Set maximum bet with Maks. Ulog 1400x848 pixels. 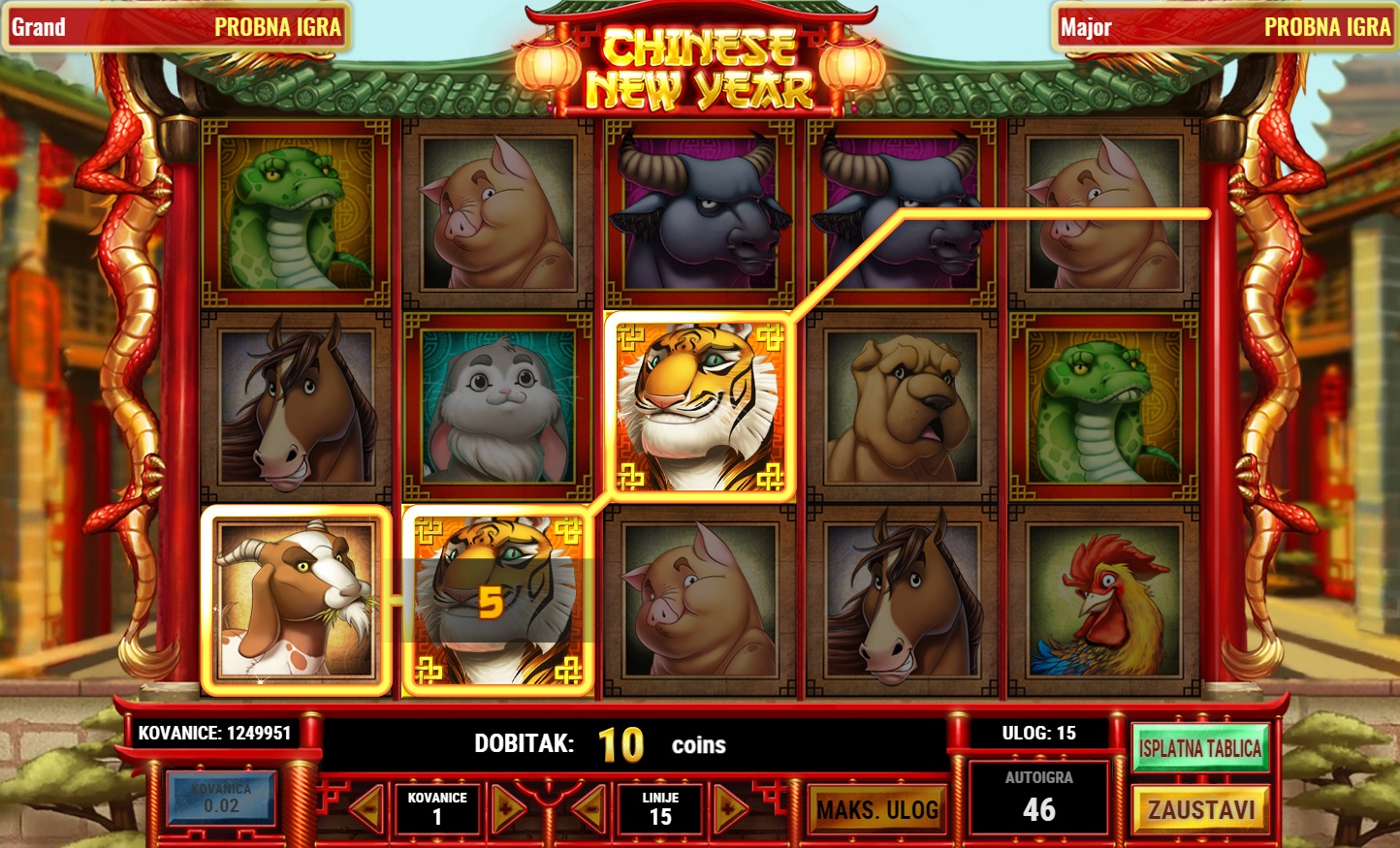[877, 810]
